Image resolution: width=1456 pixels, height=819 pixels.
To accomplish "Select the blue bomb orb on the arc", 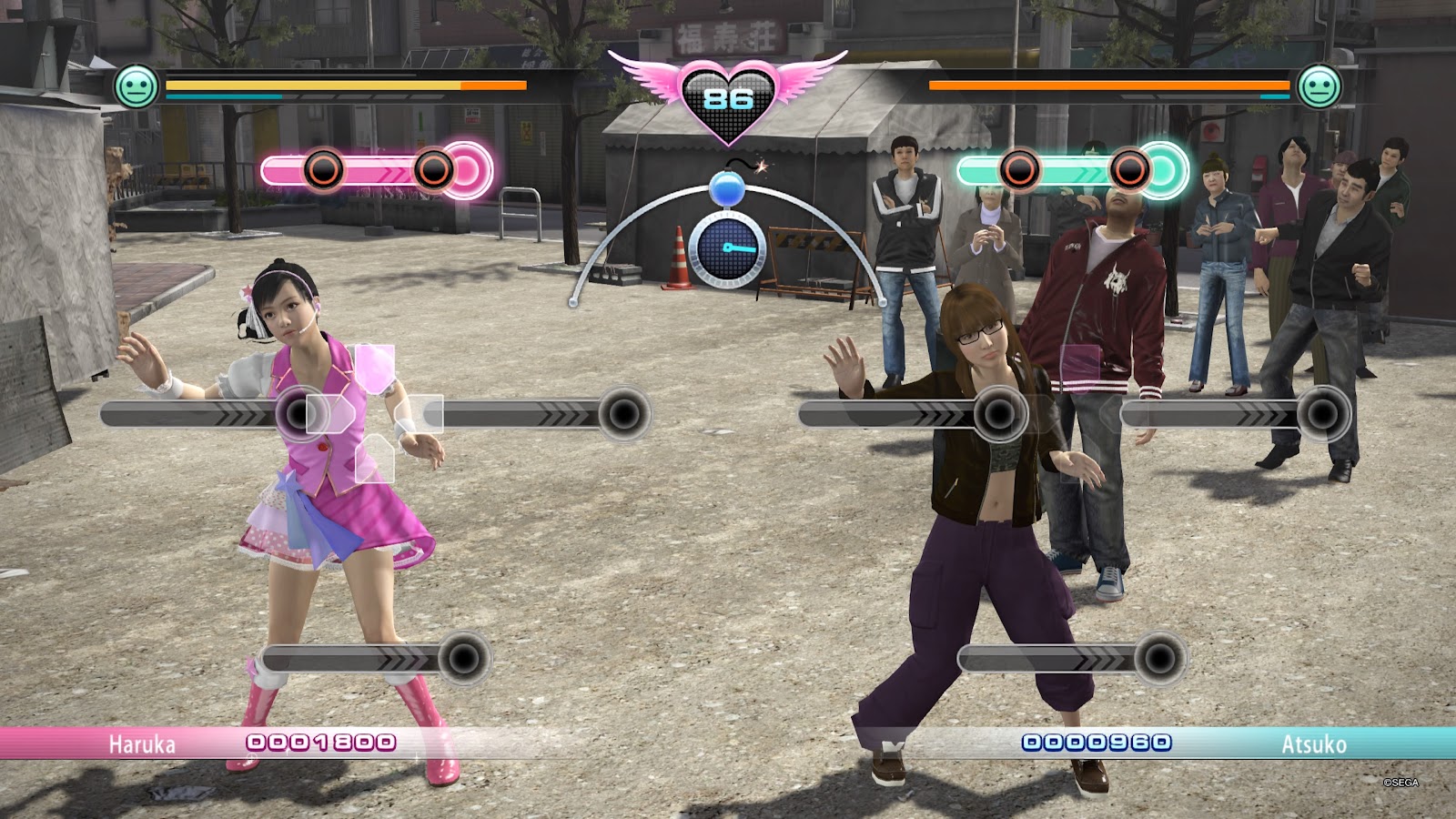I will point(727,189).
